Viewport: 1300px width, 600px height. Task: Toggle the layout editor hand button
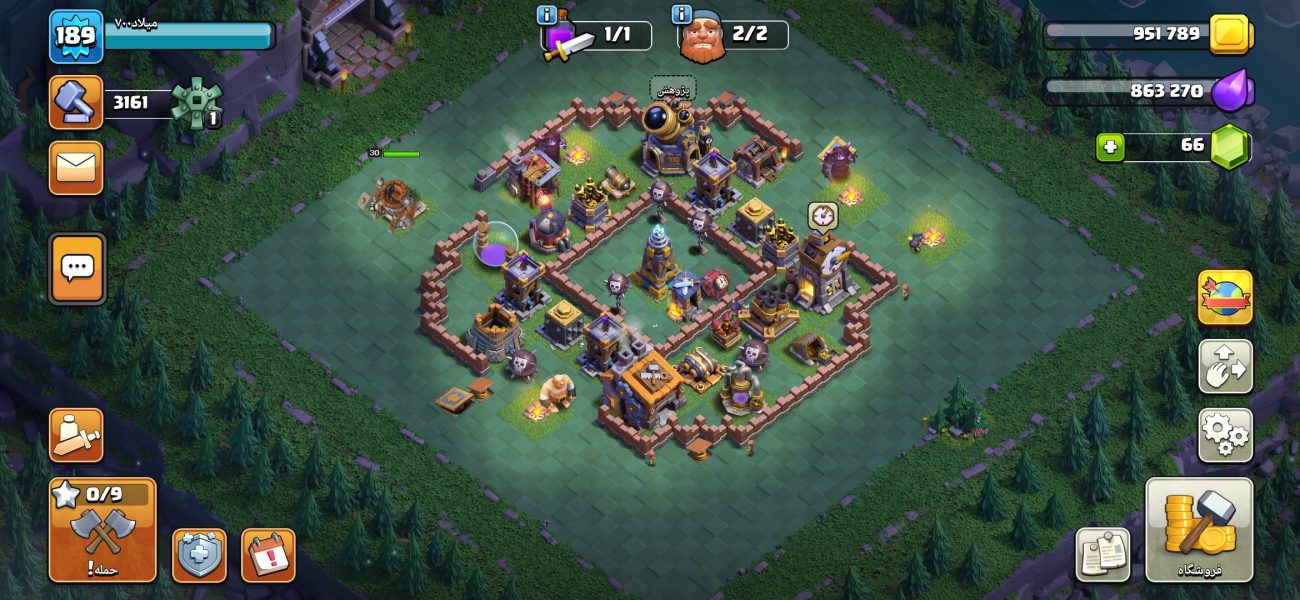click(x=1225, y=366)
